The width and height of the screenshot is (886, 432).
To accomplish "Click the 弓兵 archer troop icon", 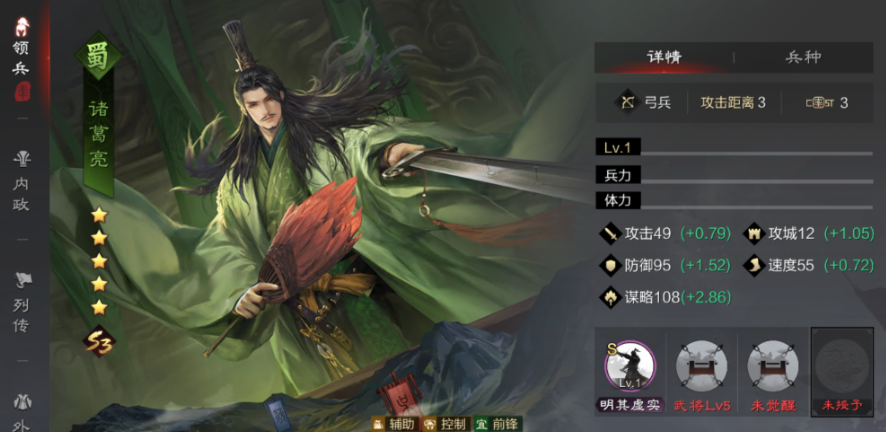I will coord(628,102).
